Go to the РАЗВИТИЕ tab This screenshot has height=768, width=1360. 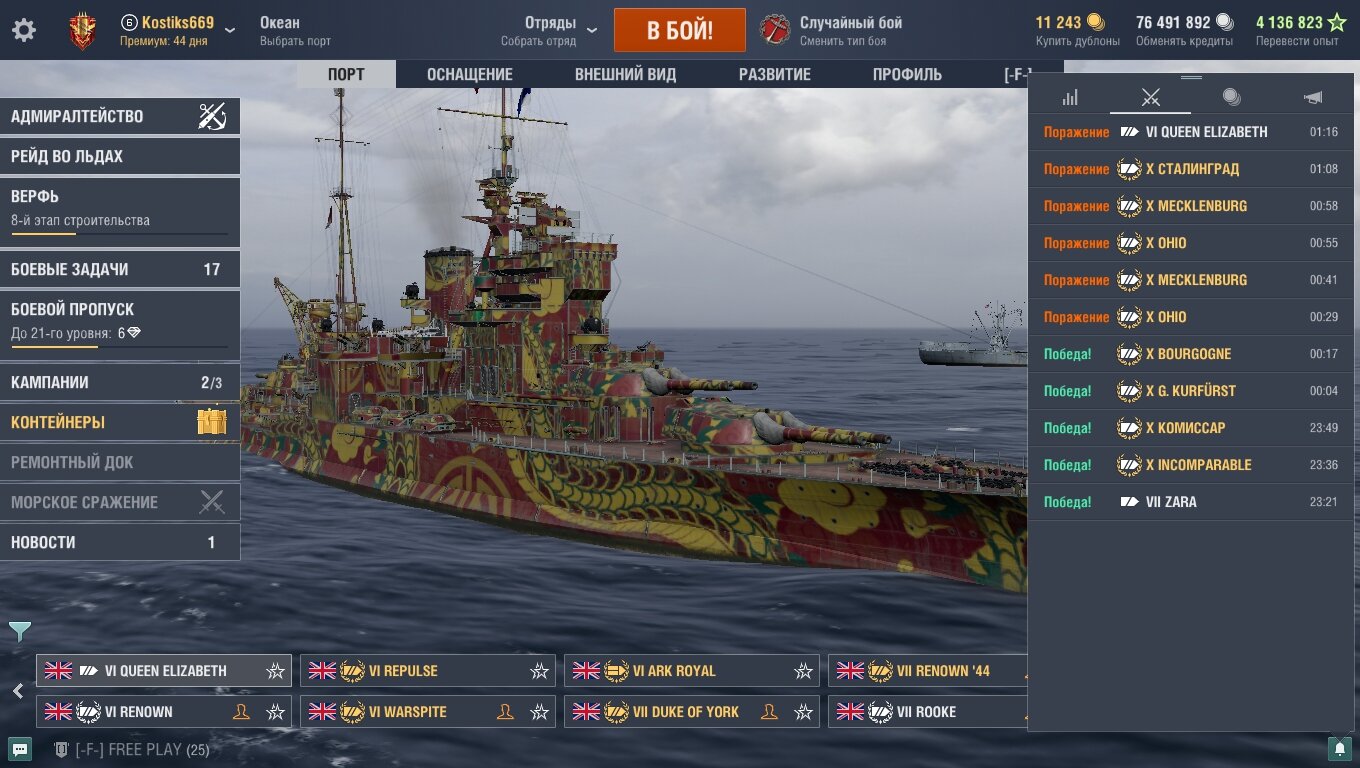coord(774,74)
